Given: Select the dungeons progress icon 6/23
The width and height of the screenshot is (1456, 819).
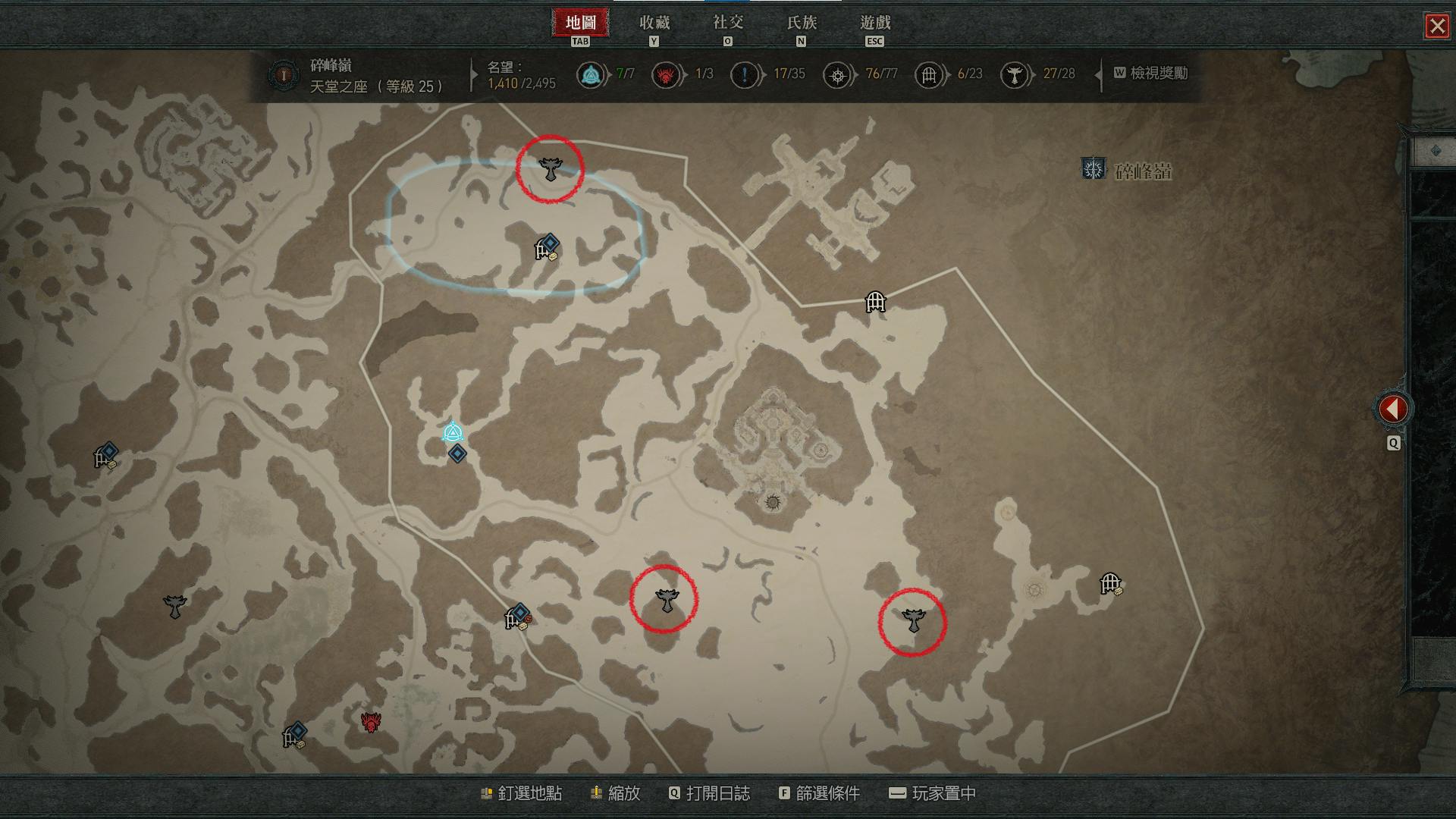Looking at the screenshot, I should pyautogui.click(x=929, y=75).
